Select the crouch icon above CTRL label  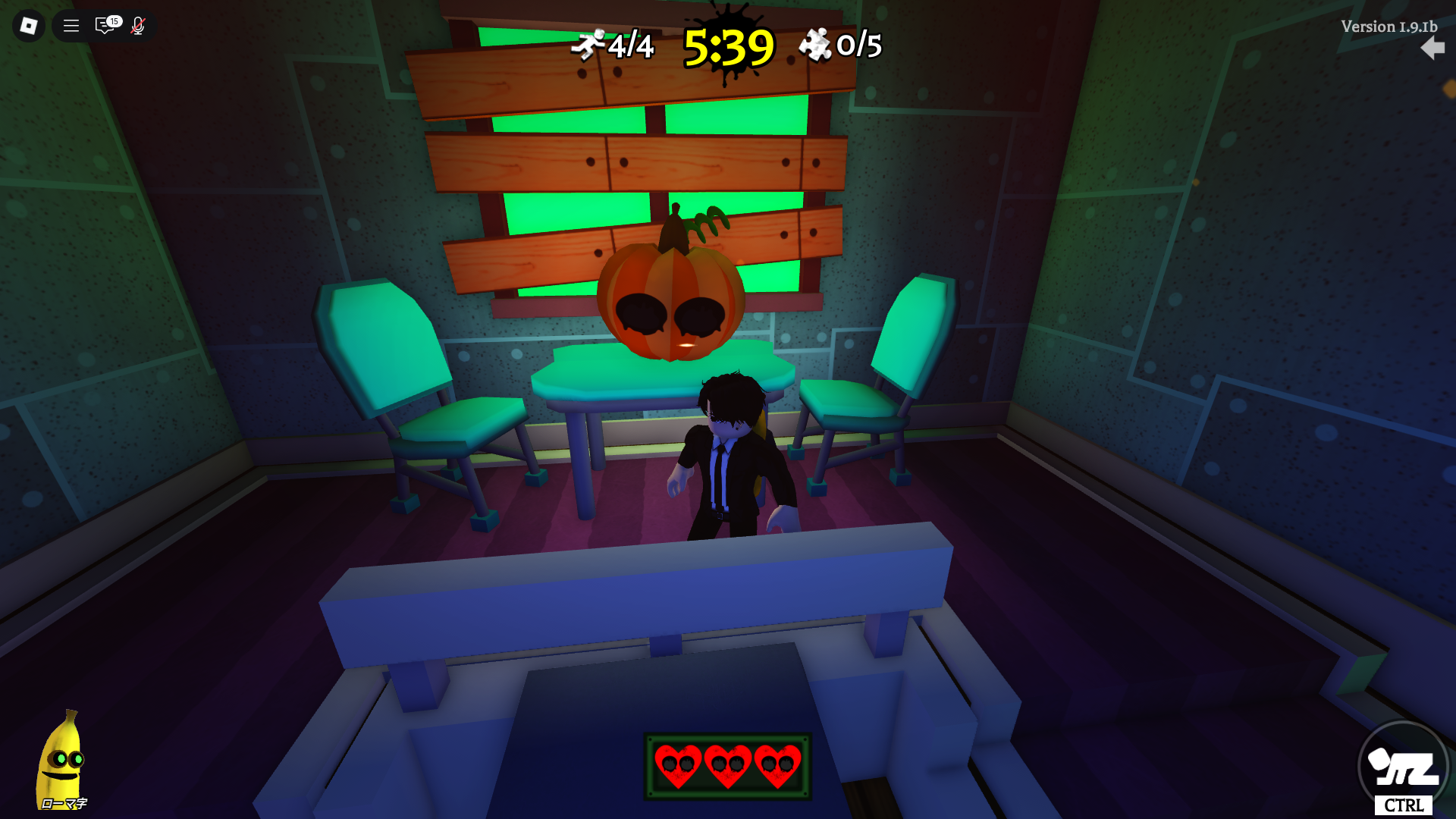1404,768
